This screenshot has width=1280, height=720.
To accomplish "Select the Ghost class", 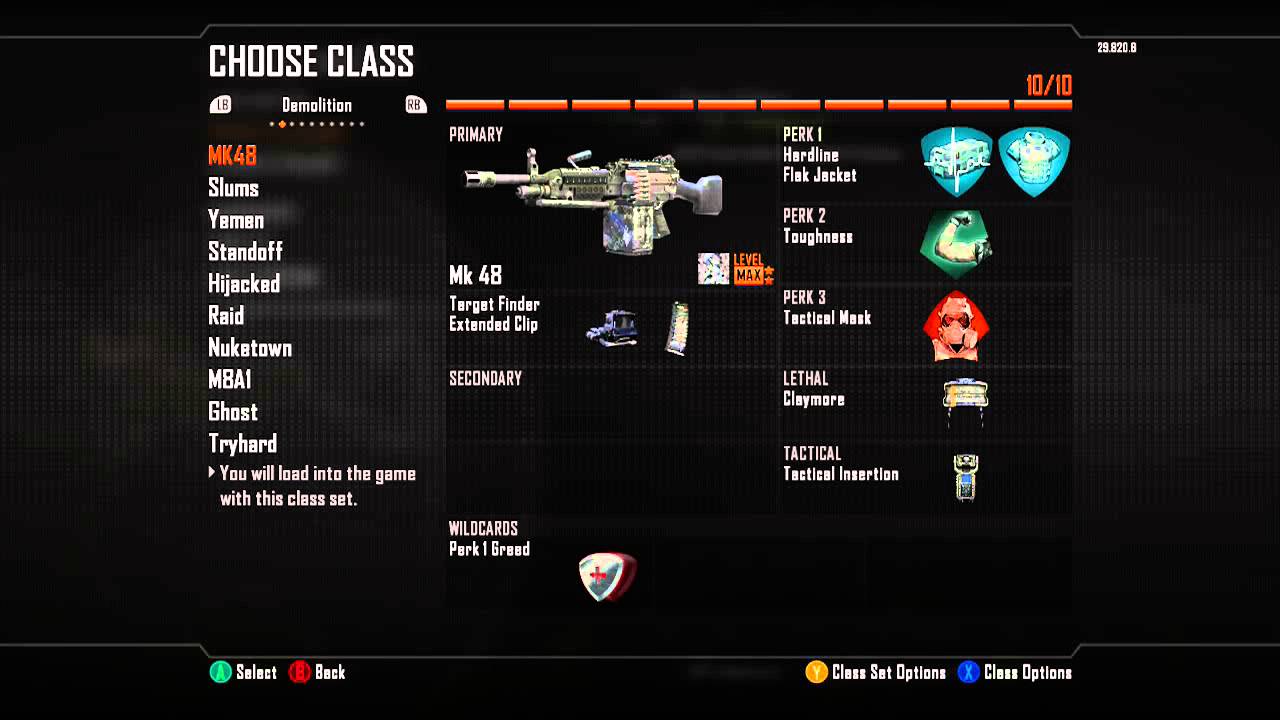I will (233, 412).
